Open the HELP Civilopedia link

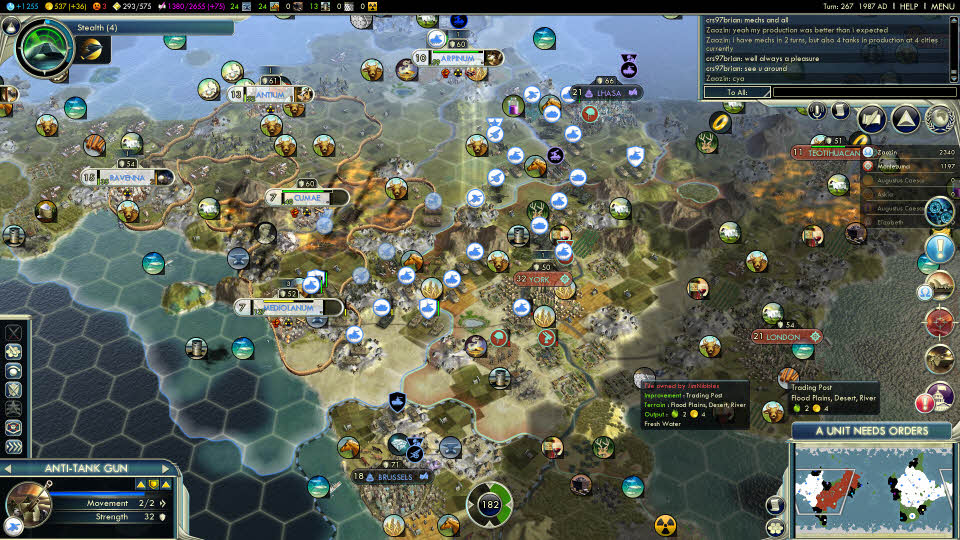tap(908, 6)
